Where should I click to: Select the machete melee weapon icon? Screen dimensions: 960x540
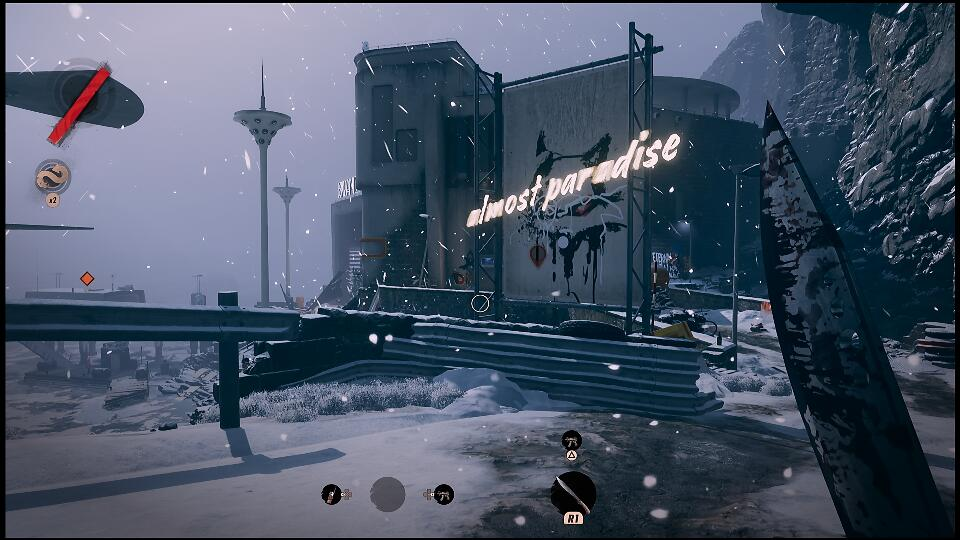tap(573, 493)
